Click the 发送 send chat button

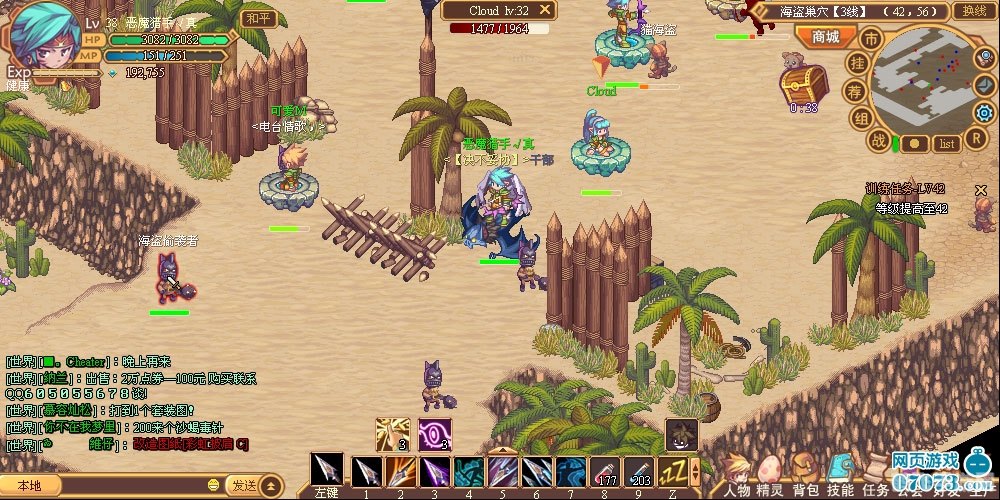(244, 485)
